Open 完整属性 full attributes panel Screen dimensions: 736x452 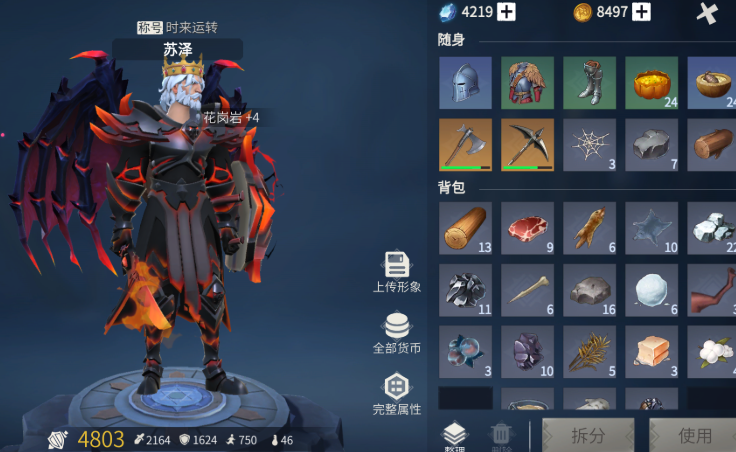(397, 394)
